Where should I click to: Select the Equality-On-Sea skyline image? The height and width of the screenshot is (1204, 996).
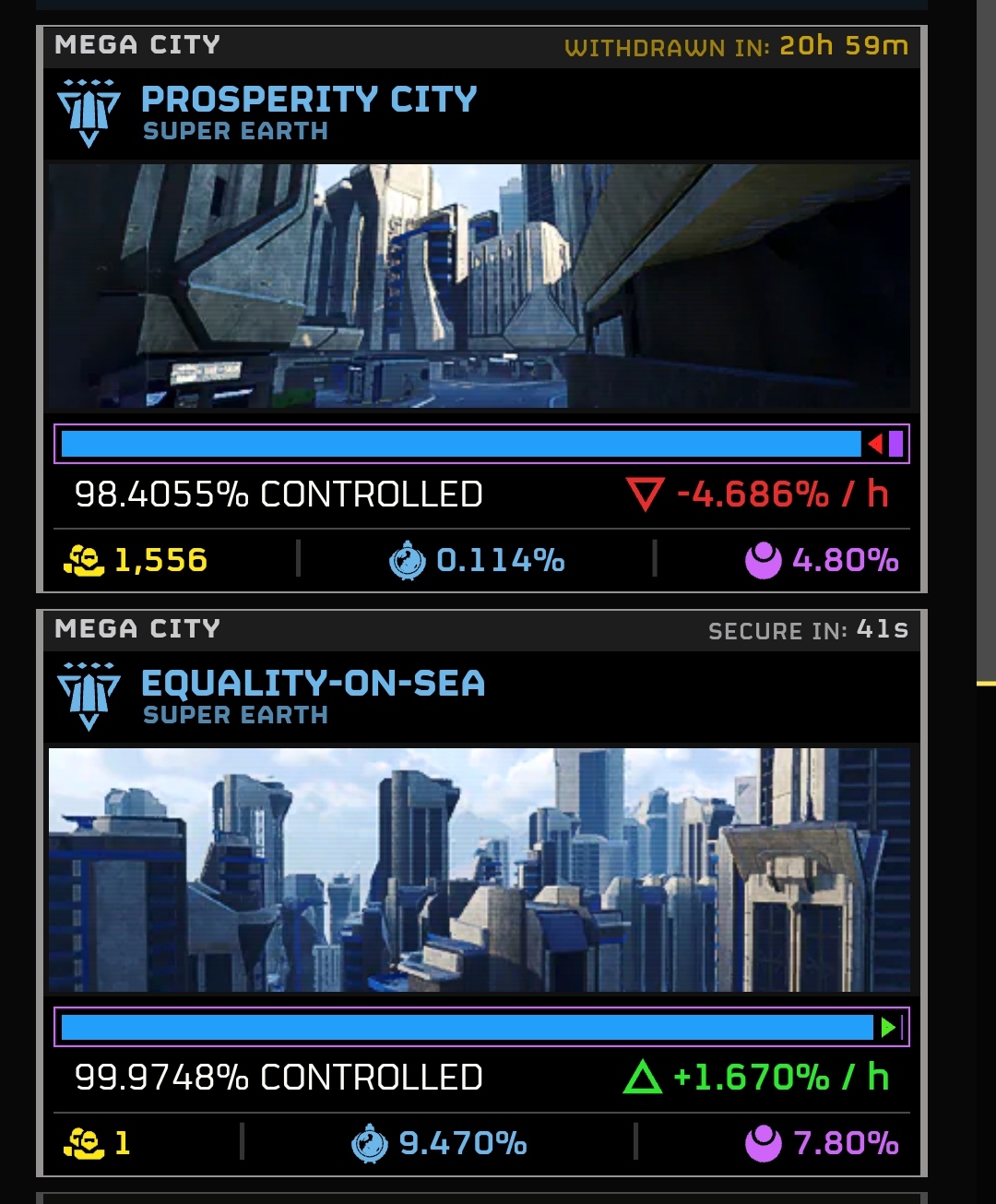480,870
